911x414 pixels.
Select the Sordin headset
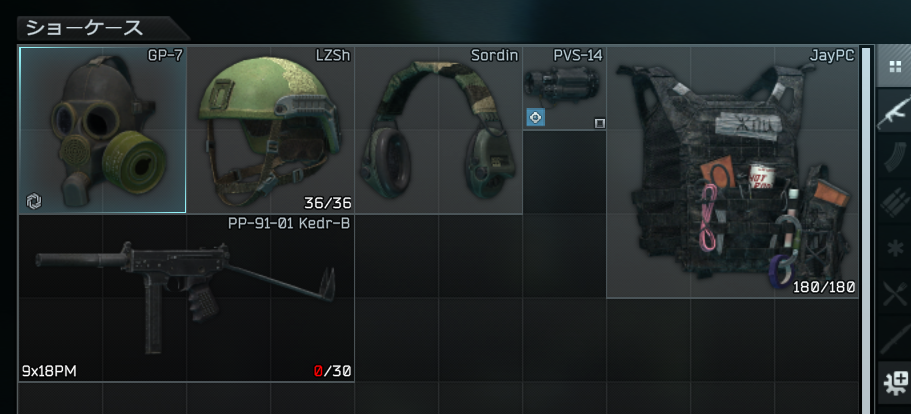pyautogui.click(x=438, y=130)
